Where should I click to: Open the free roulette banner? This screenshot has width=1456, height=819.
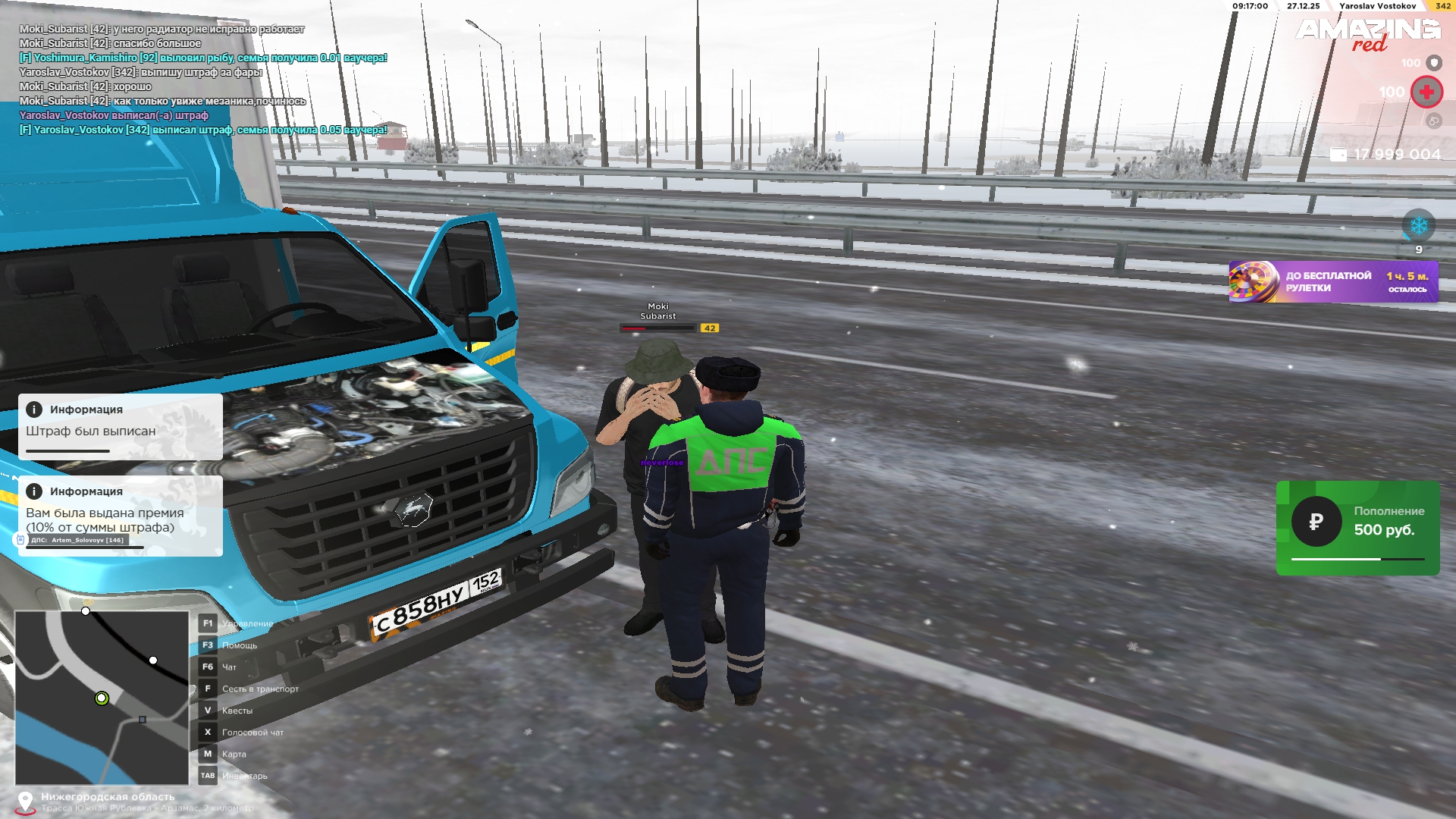(1332, 282)
